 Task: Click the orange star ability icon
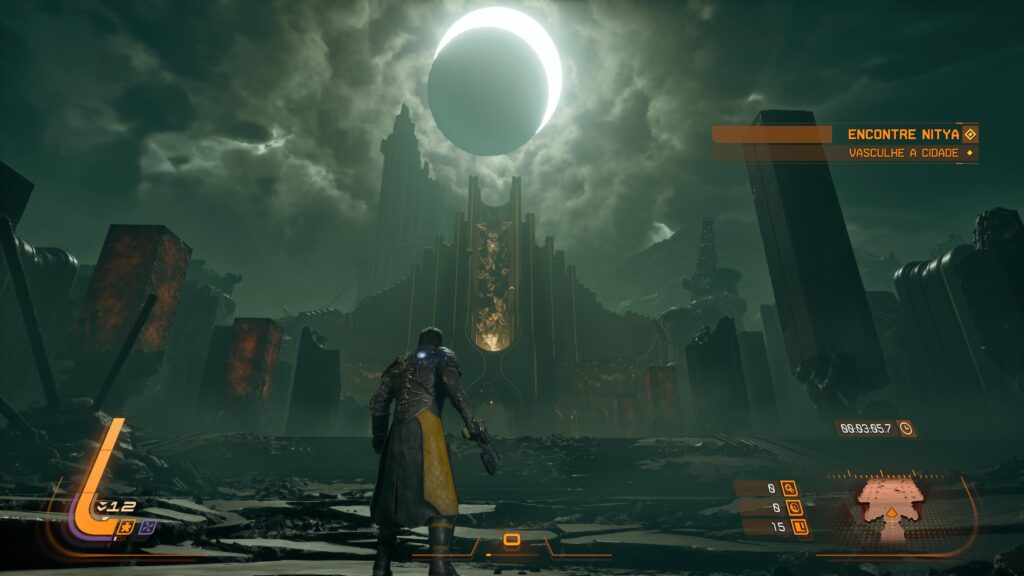[127, 526]
